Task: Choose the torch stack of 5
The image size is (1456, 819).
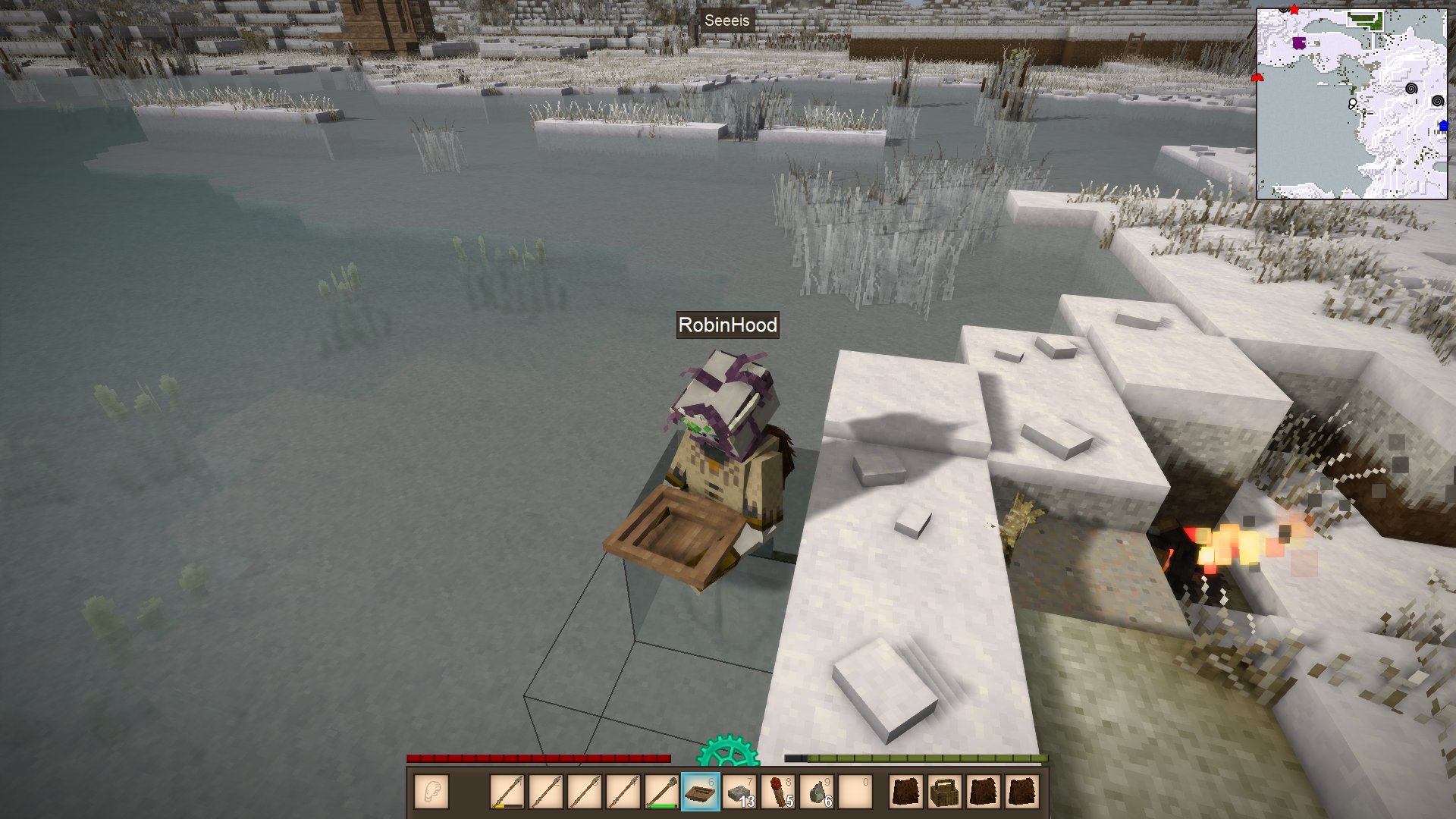Action: tap(778, 792)
